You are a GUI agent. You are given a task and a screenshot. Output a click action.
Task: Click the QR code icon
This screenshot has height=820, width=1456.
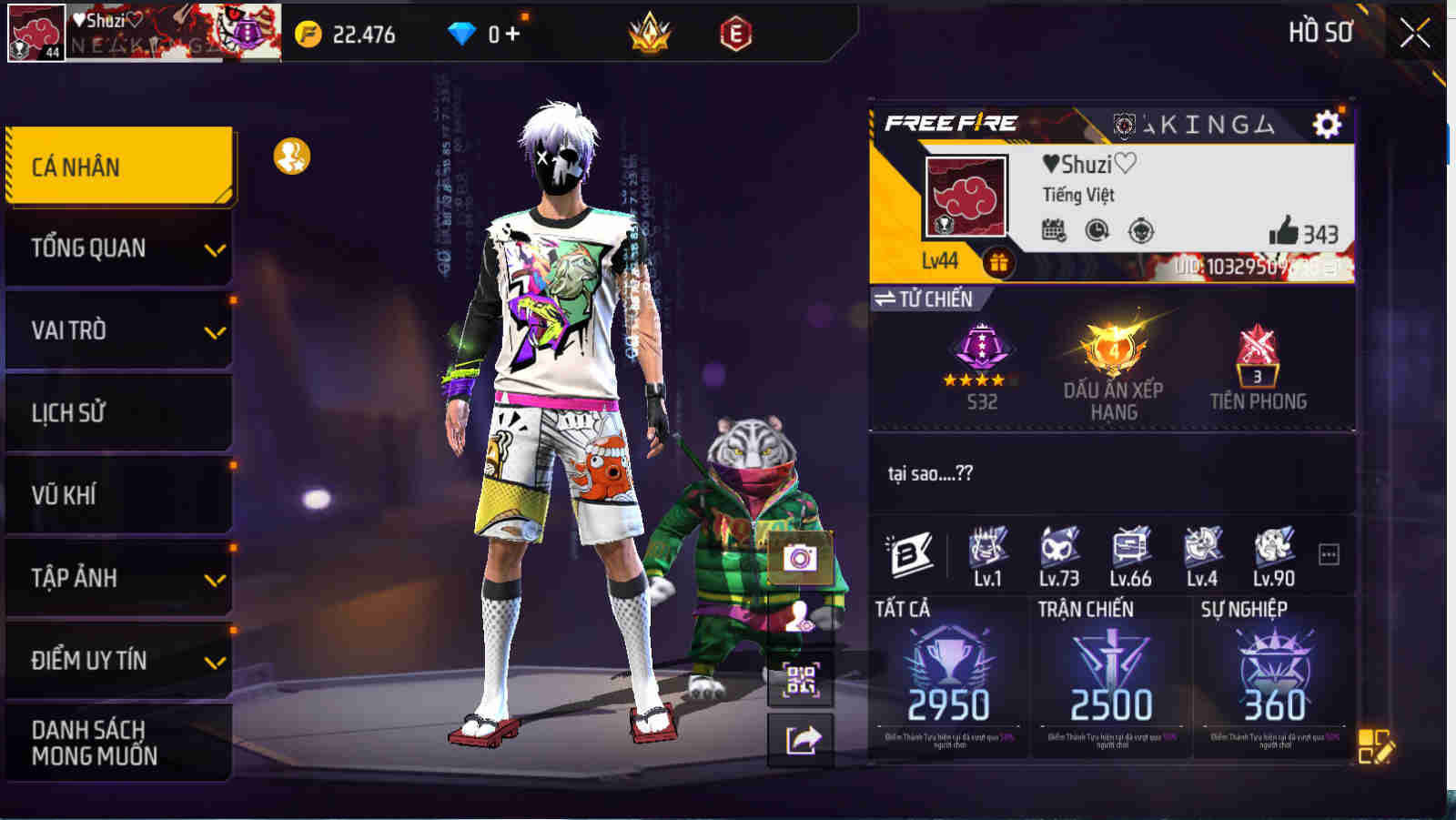click(799, 679)
